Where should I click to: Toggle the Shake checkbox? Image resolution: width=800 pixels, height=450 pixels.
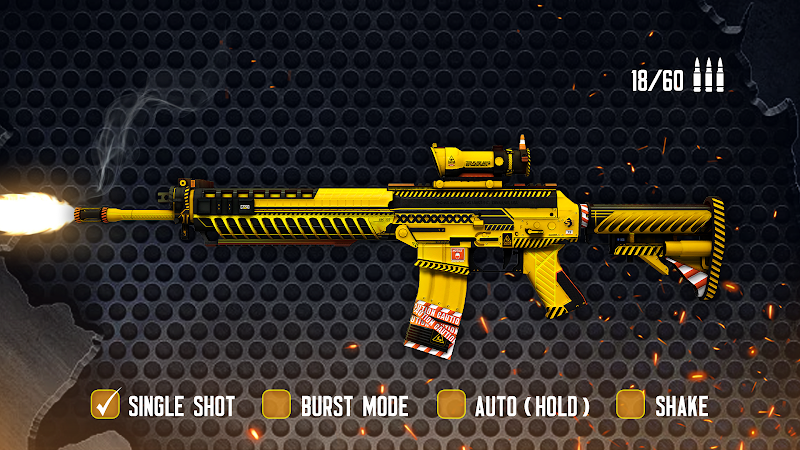click(630, 404)
